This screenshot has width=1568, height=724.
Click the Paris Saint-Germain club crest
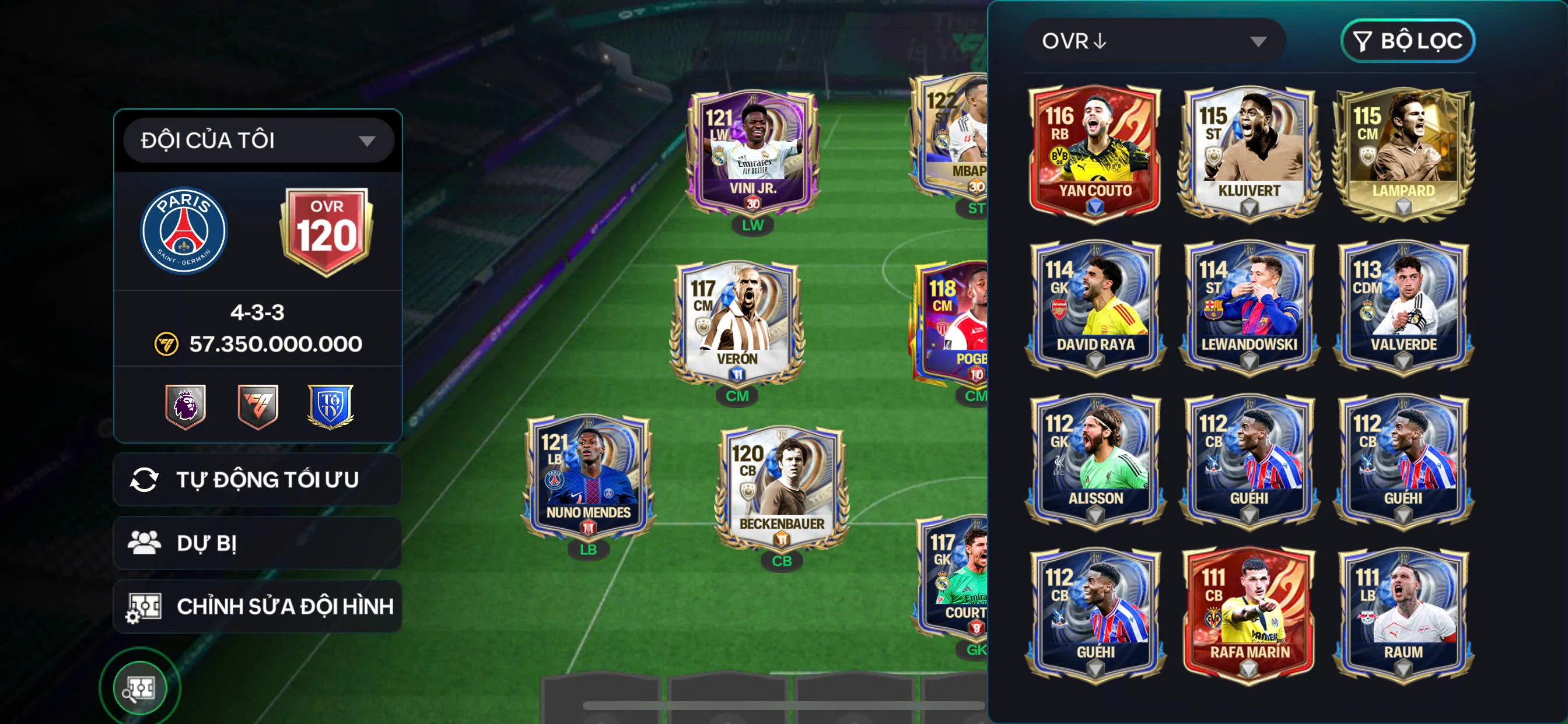[x=183, y=231]
